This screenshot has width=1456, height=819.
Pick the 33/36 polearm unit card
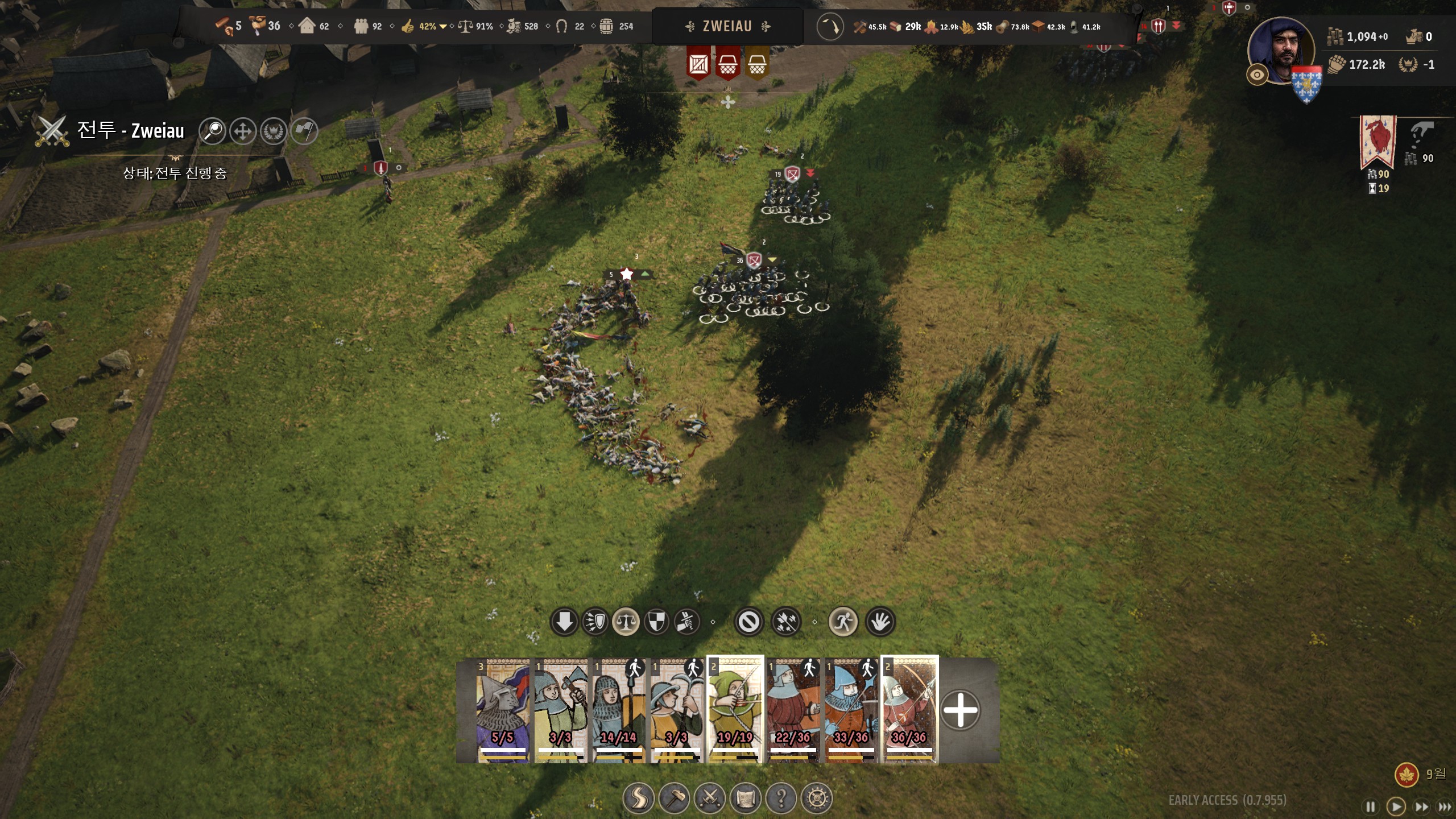coord(851,710)
